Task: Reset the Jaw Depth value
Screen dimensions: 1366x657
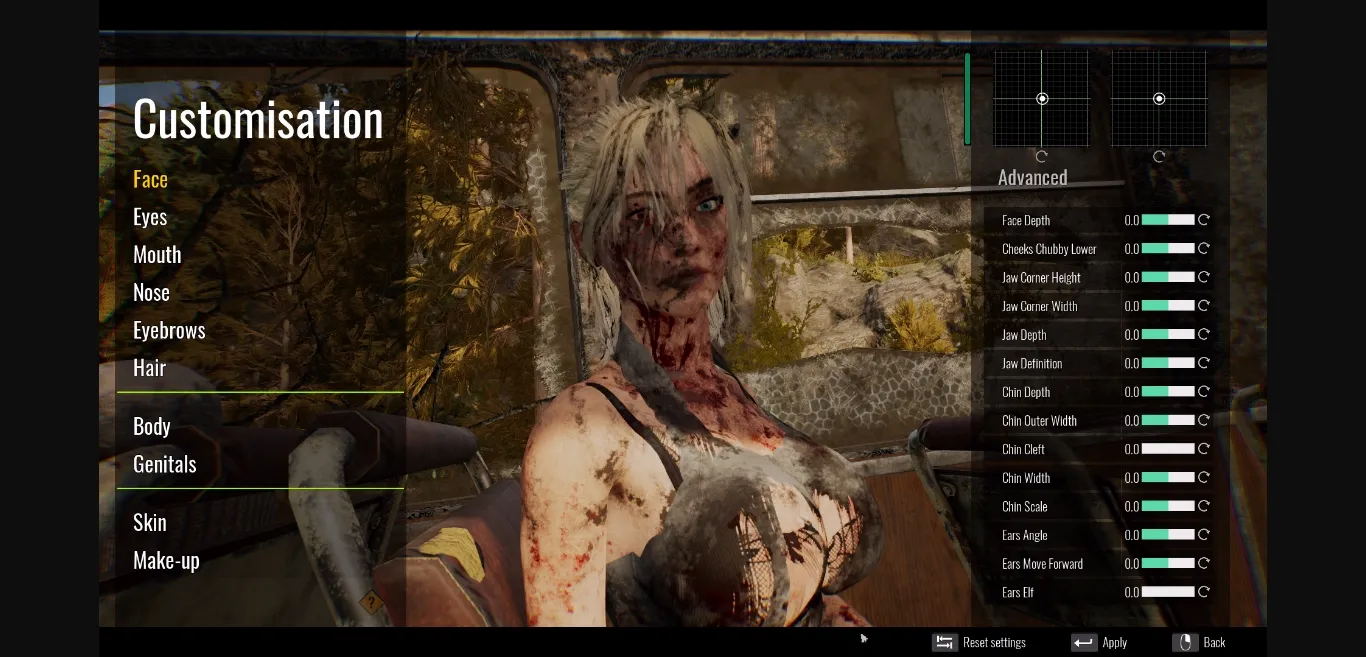Action: pyautogui.click(x=1204, y=334)
